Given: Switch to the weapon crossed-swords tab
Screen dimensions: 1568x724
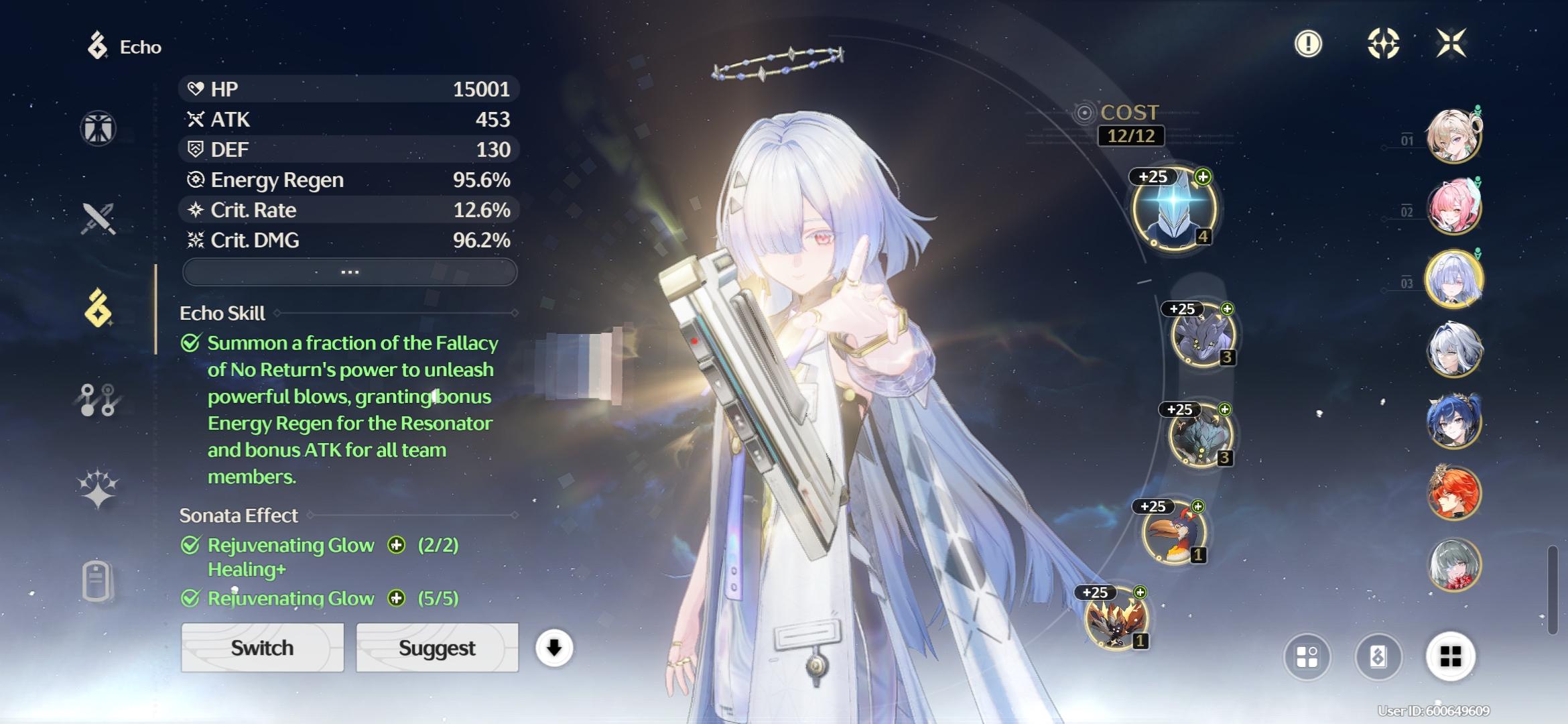Looking at the screenshot, I should click(x=99, y=219).
